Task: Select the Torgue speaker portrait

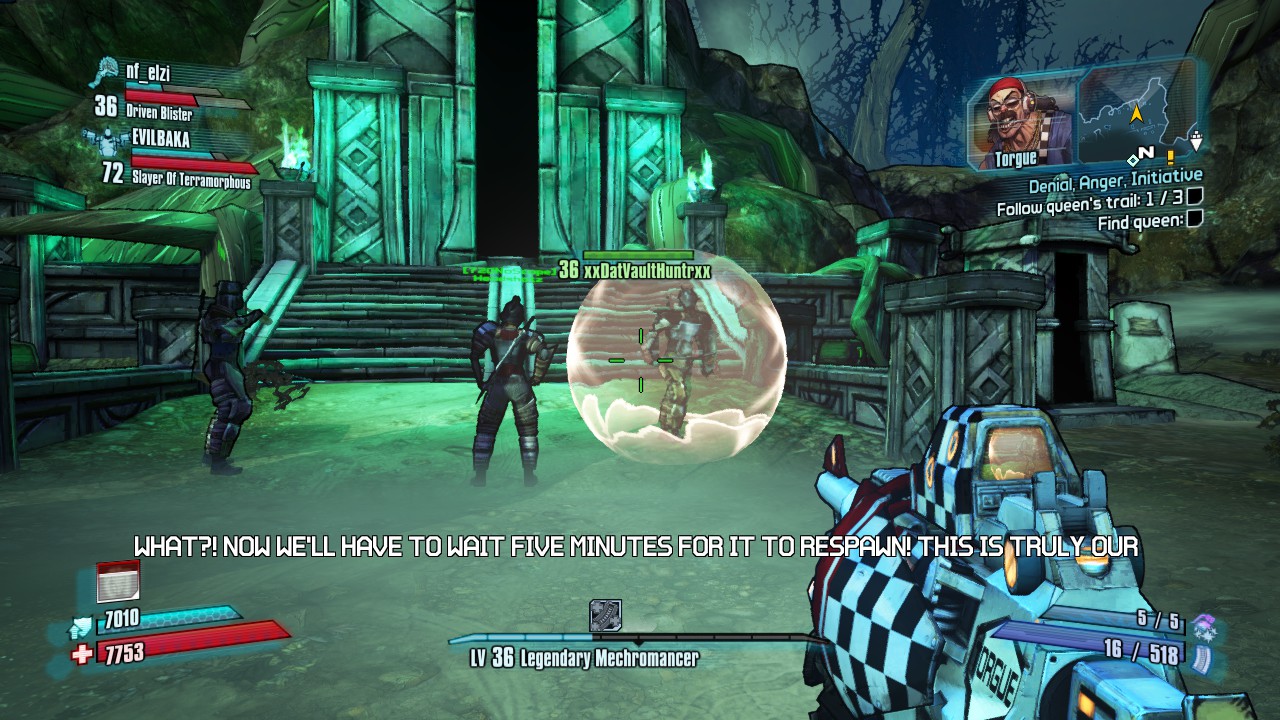Action: click(1020, 122)
